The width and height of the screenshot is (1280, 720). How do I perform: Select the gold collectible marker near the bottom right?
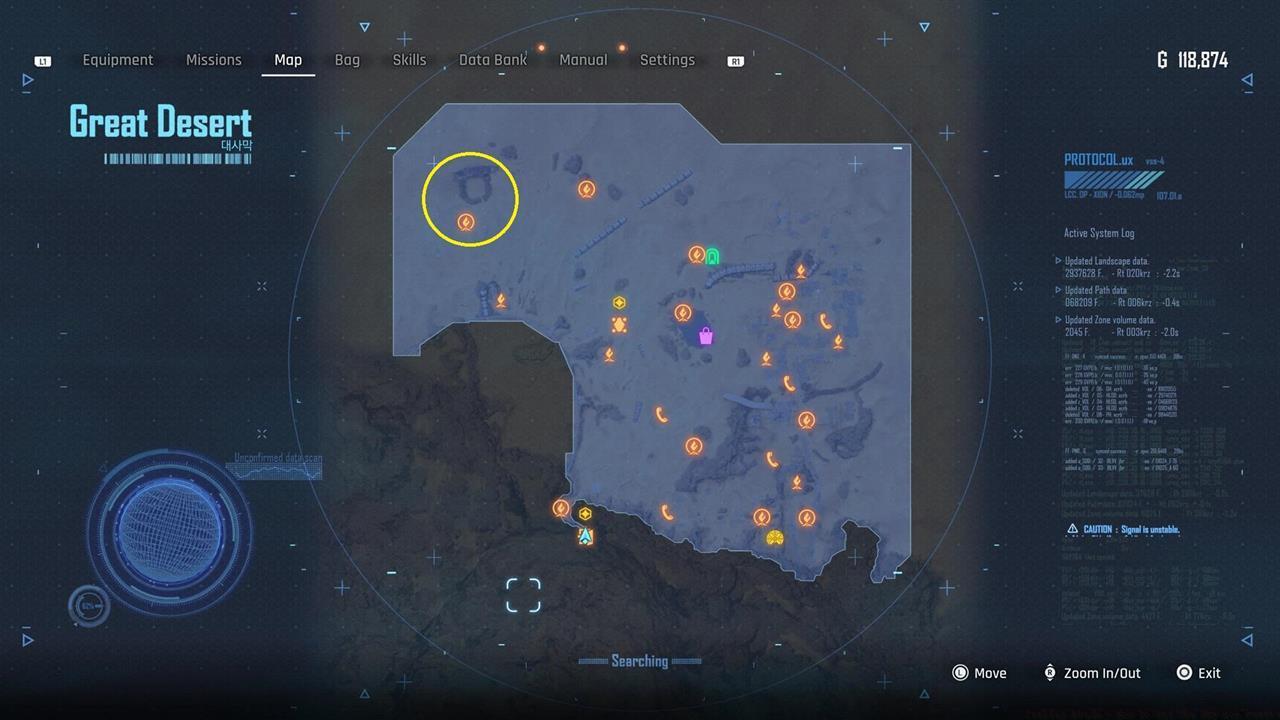tap(776, 537)
